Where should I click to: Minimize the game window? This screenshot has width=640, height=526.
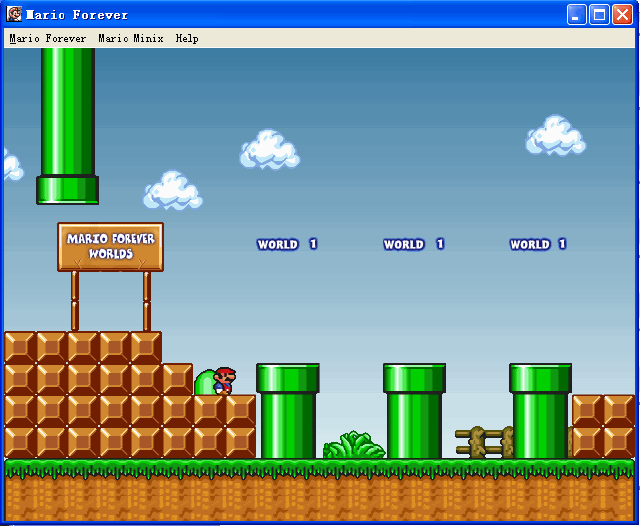pyautogui.click(x=577, y=14)
